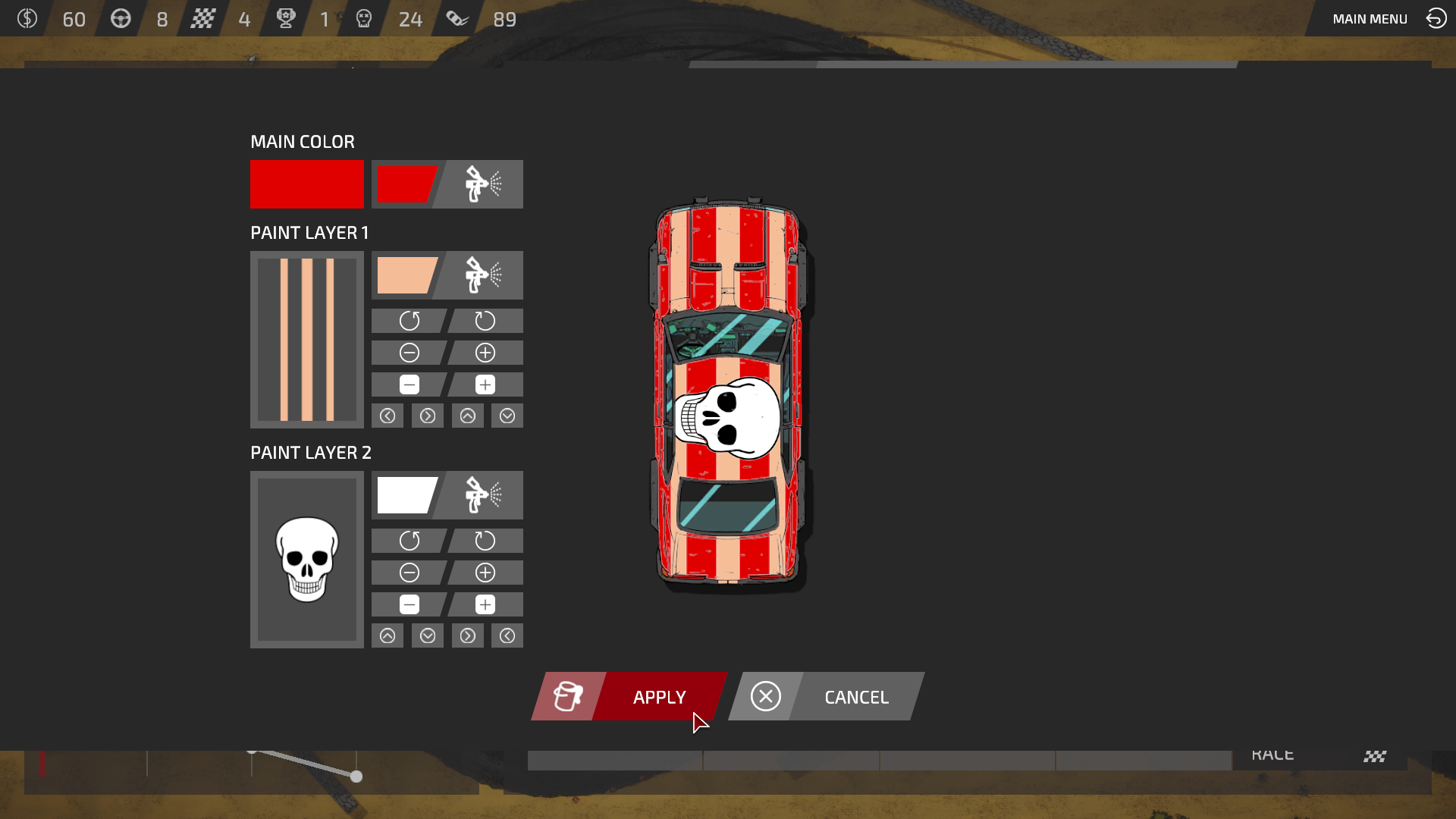This screenshot has height=819, width=1456.
Task: Click the currency icon in the top bar
Action: point(28,18)
